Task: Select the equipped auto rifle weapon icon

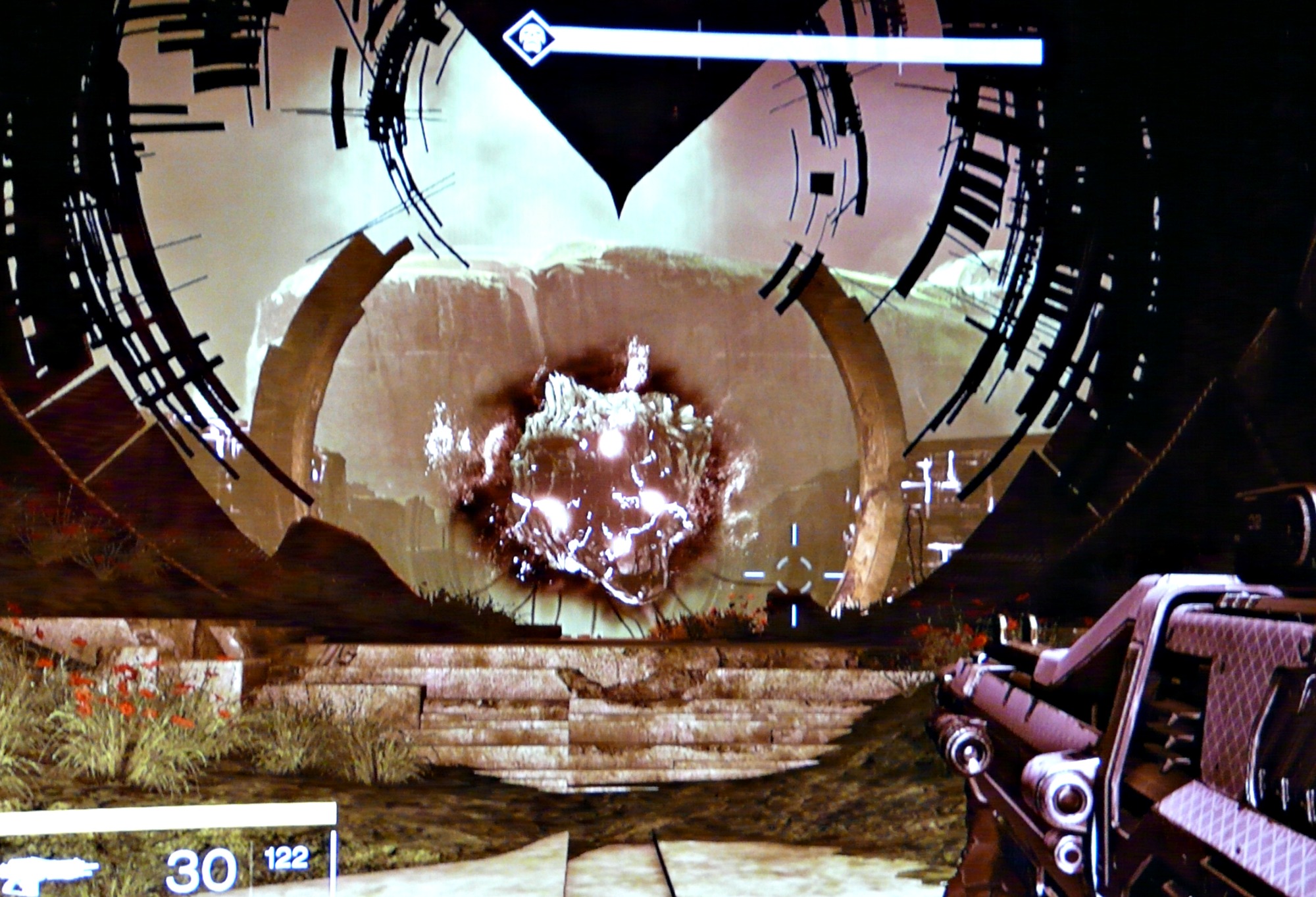Action: point(47,869)
